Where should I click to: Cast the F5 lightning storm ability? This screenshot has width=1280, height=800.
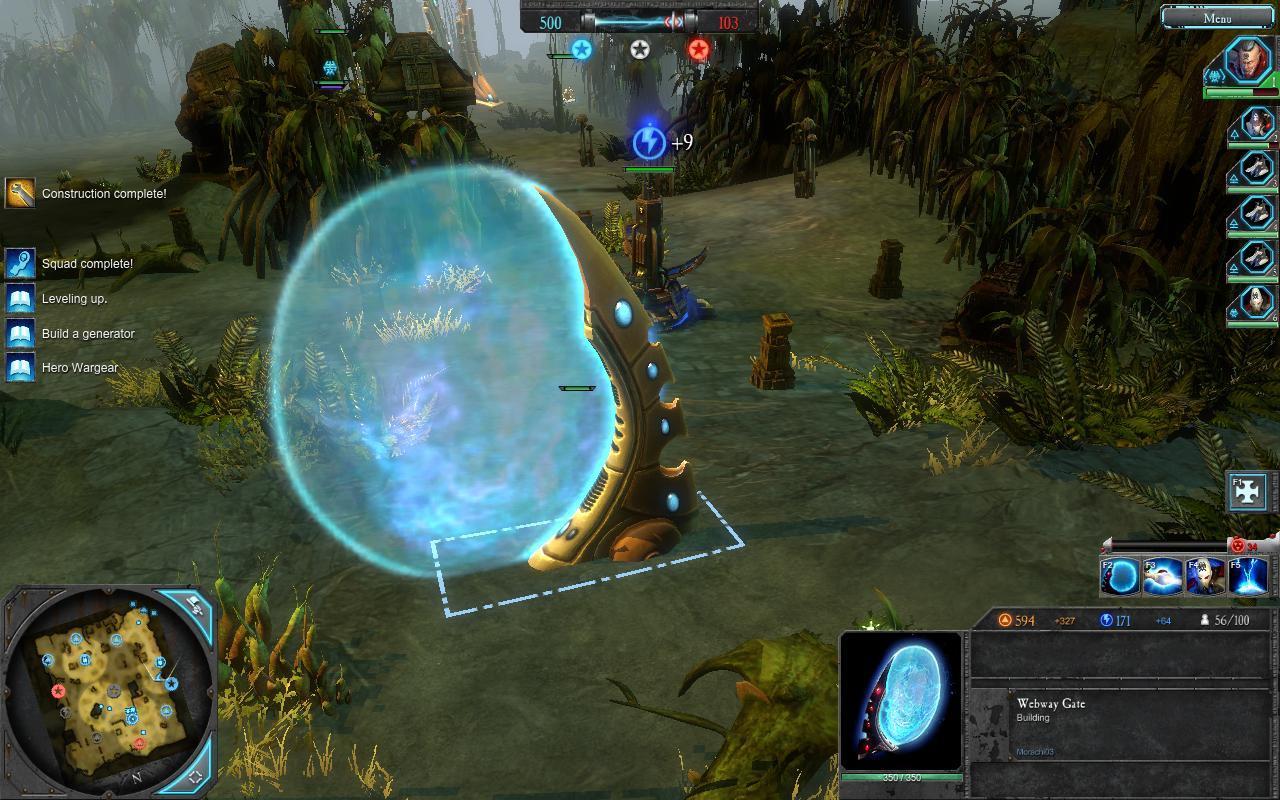pos(1248,578)
